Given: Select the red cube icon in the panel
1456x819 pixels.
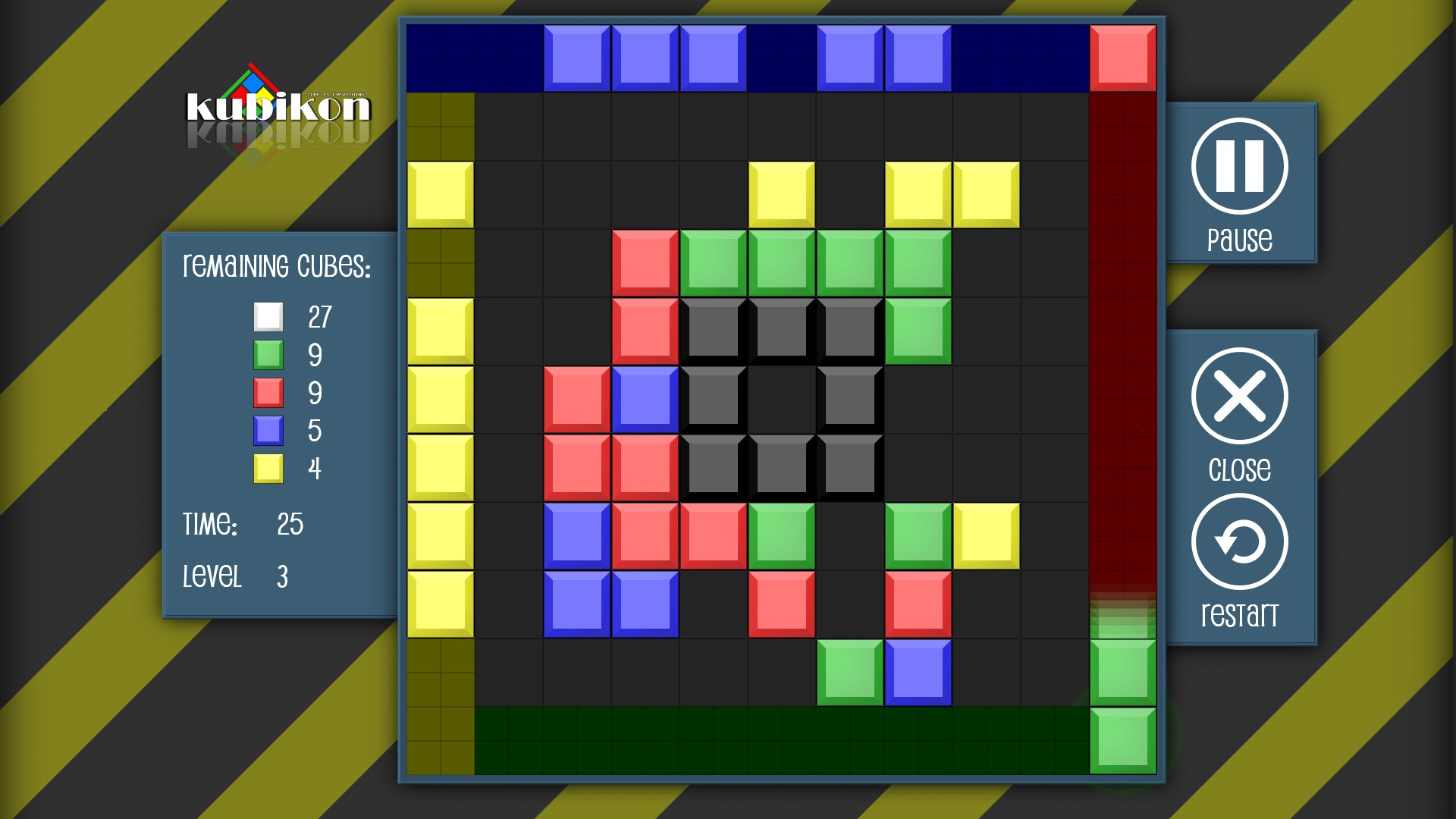Looking at the screenshot, I should pos(268,393).
